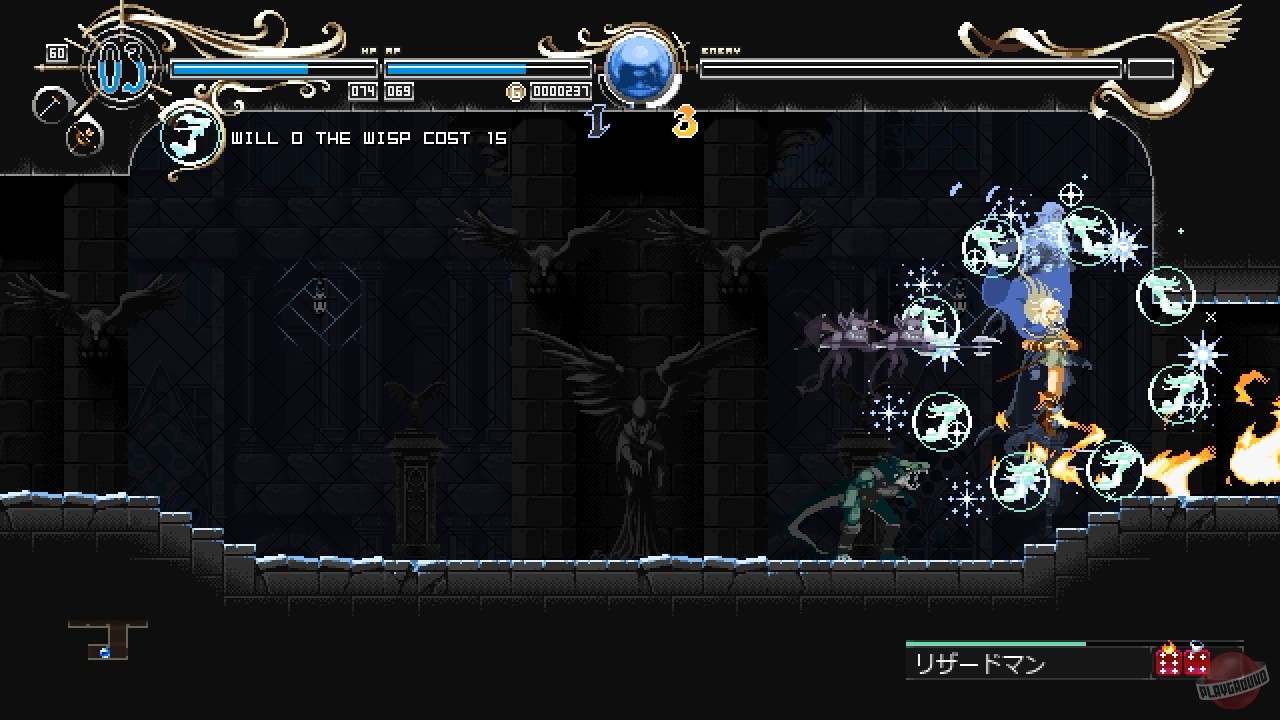The image size is (1280, 720).
Task: Click the water-element dice icon
Action: pos(1197,661)
